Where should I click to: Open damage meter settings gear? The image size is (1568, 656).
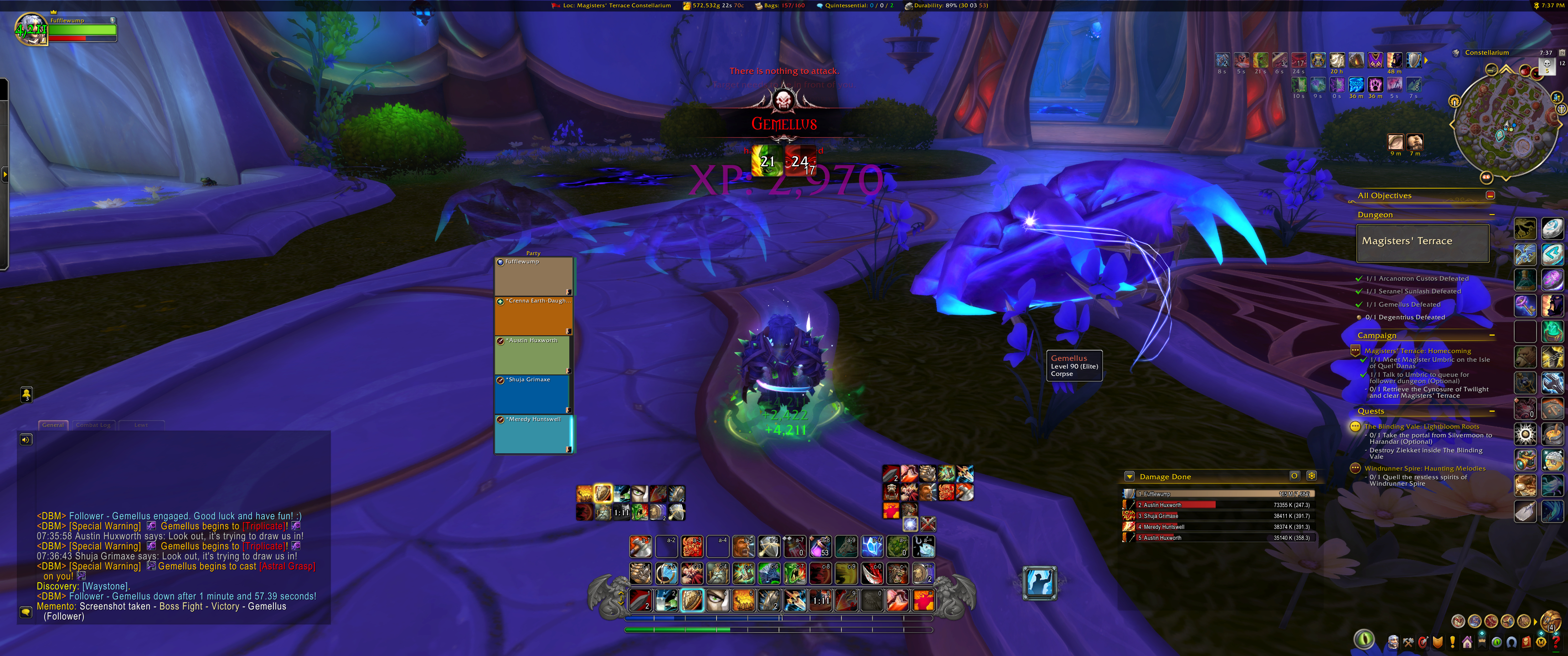[1312, 476]
